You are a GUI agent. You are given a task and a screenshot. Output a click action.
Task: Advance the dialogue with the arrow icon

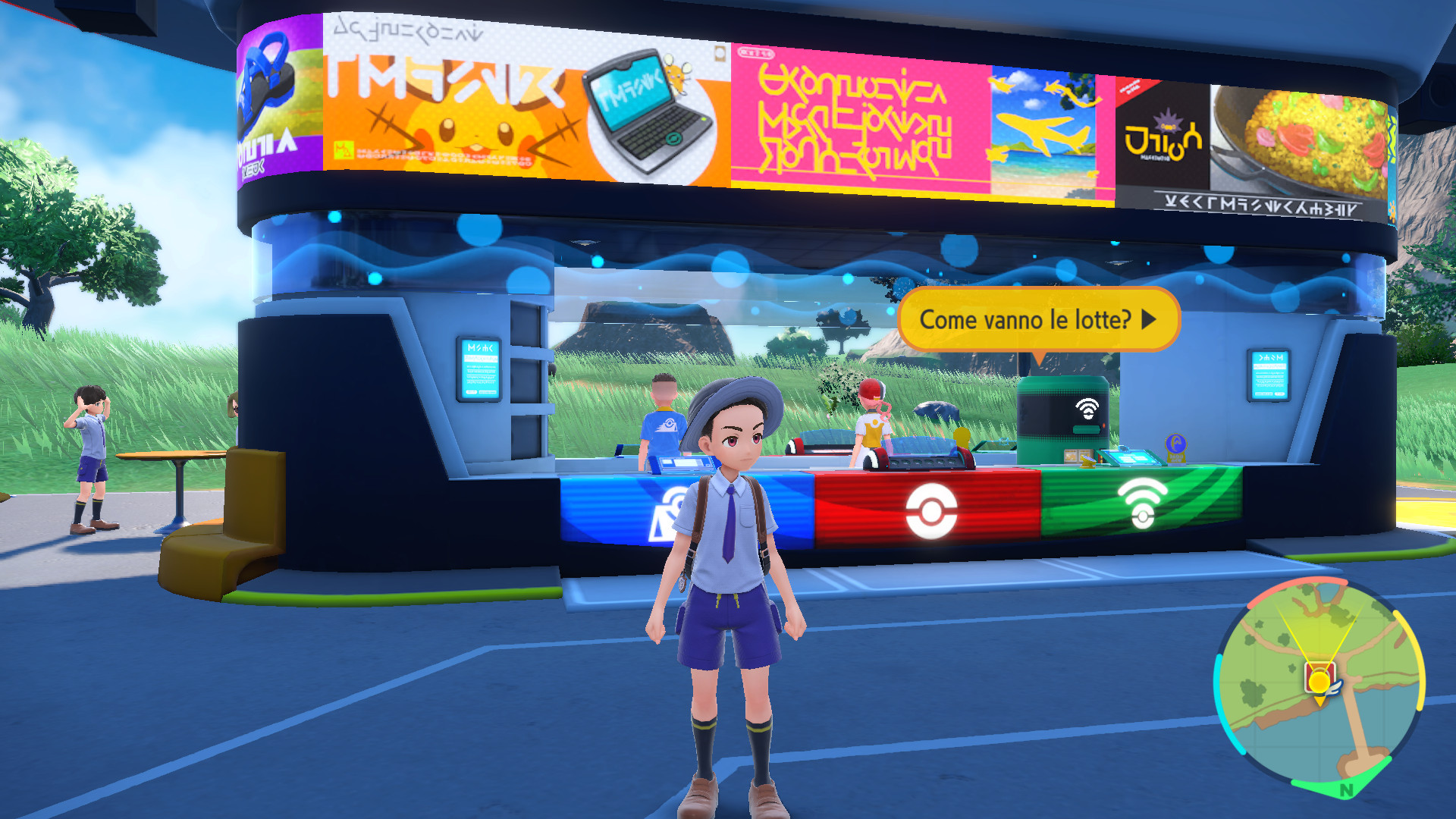coord(1147,320)
